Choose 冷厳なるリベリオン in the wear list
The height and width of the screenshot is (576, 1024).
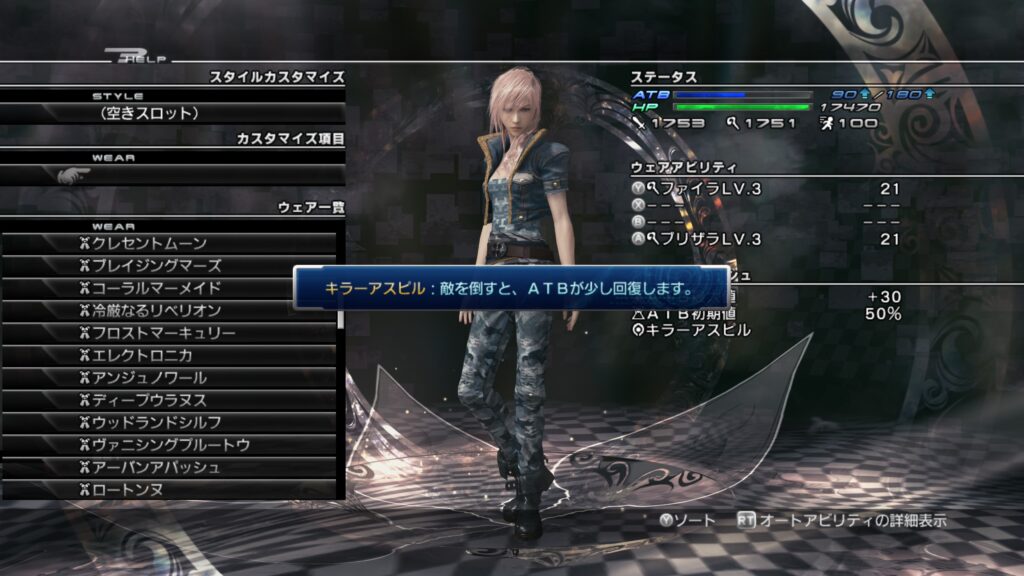pos(170,311)
